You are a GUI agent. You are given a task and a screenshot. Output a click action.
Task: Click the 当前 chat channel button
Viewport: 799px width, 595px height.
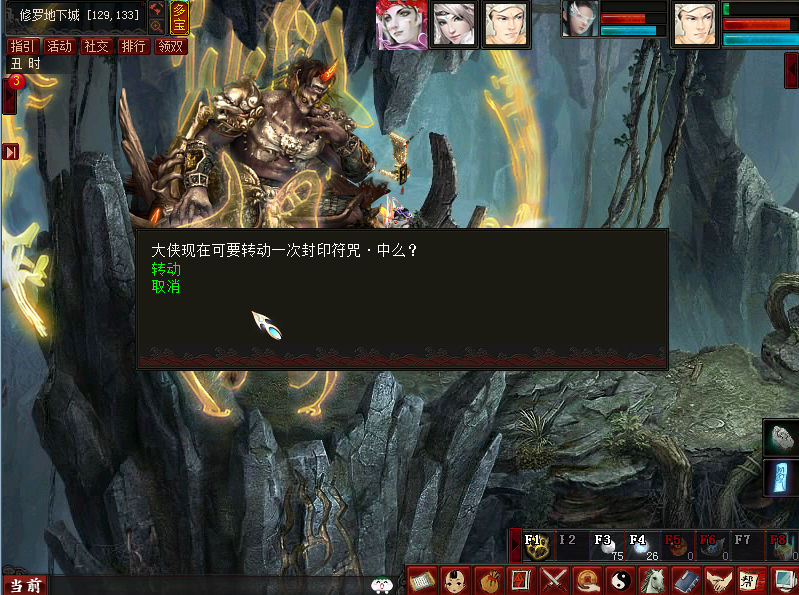click(x=26, y=585)
